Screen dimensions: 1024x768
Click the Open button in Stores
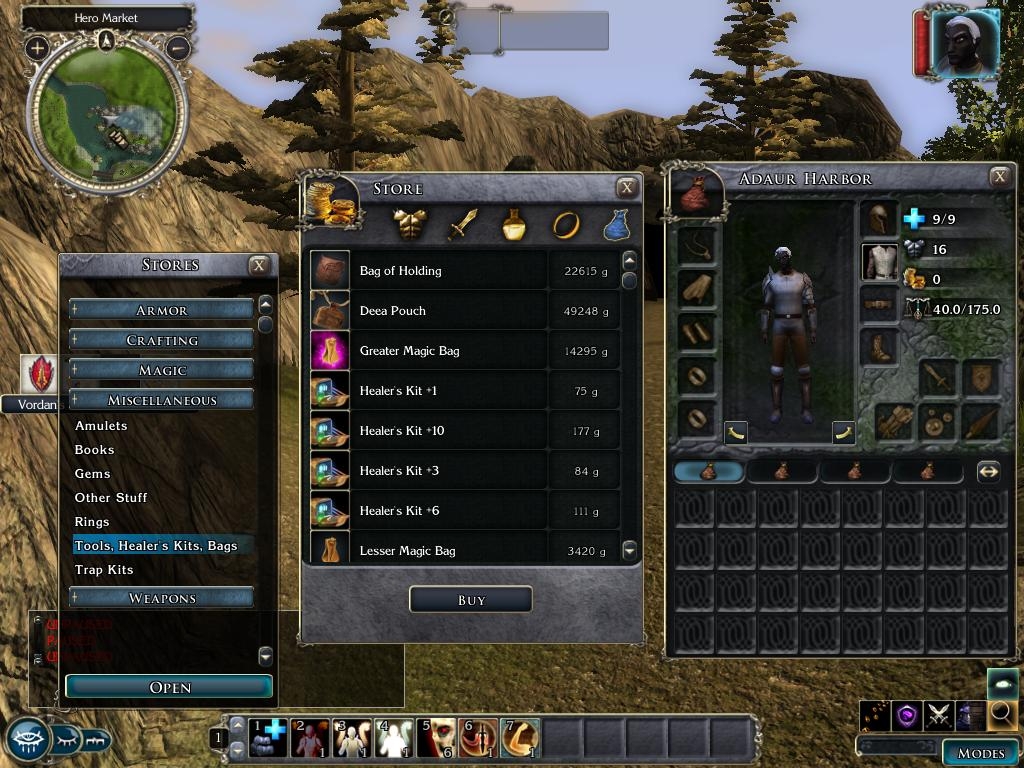[x=169, y=687]
